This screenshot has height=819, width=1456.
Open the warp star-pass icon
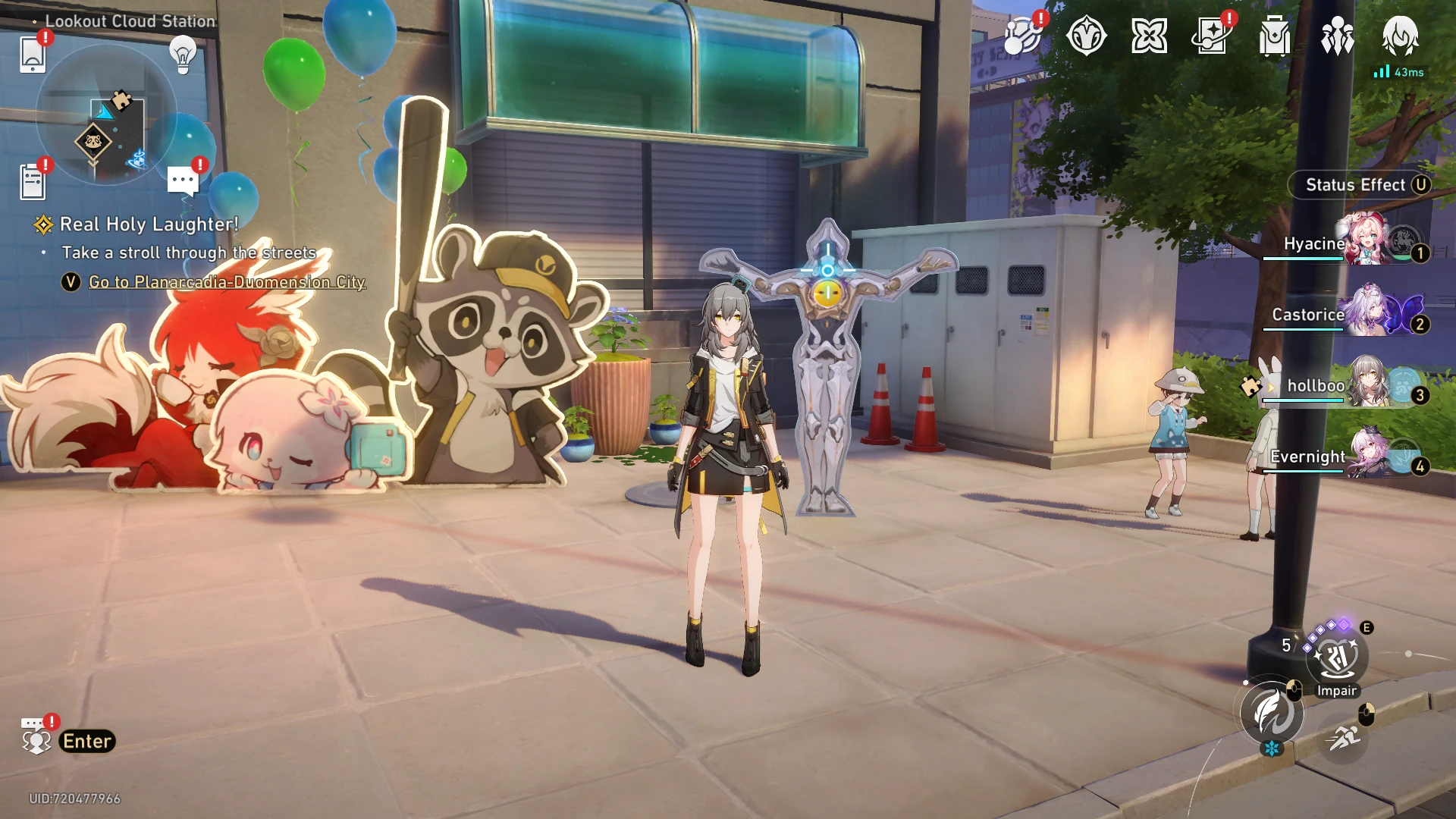point(1212,36)
